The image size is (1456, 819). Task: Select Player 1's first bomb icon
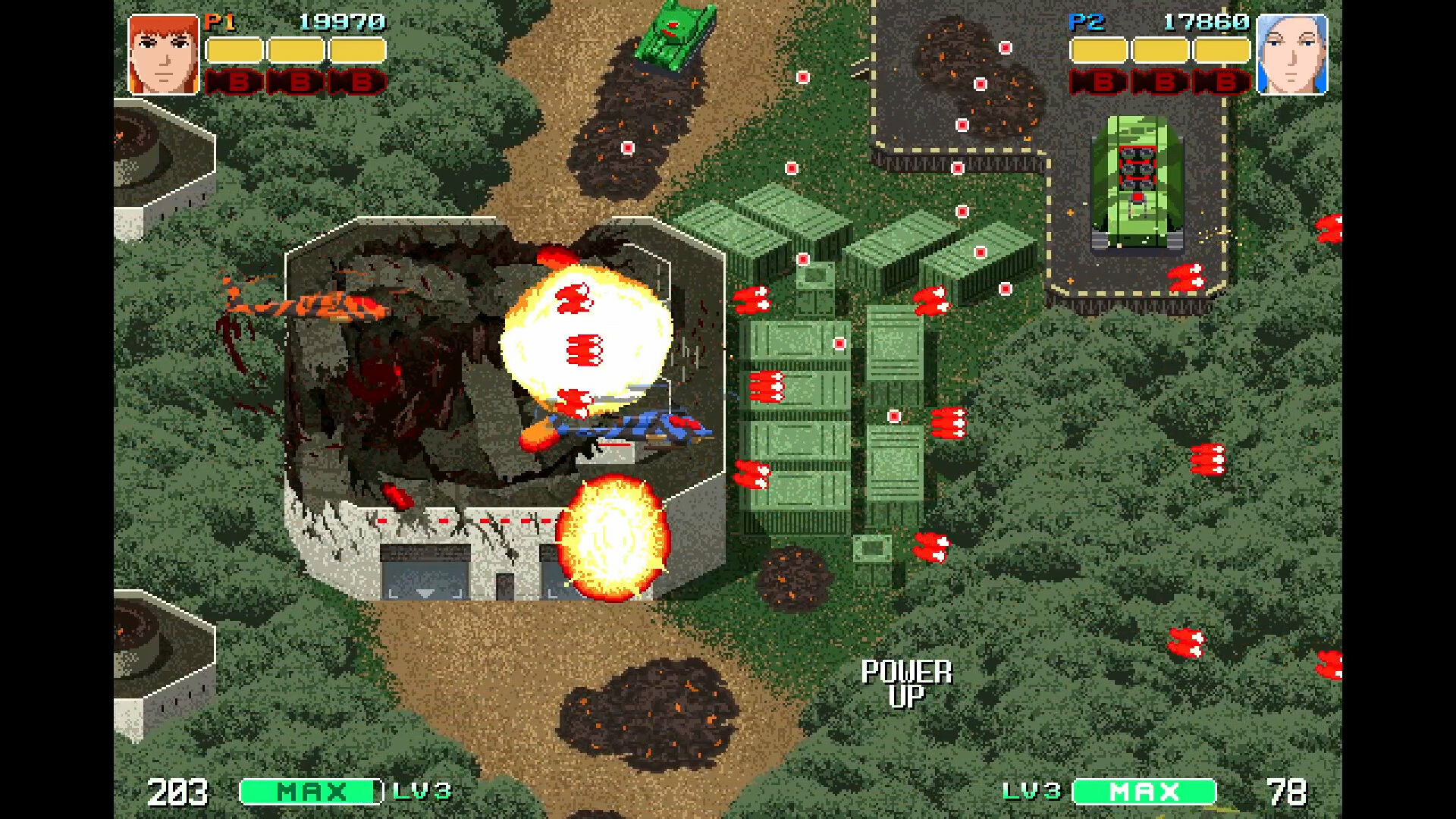point(235,82)
